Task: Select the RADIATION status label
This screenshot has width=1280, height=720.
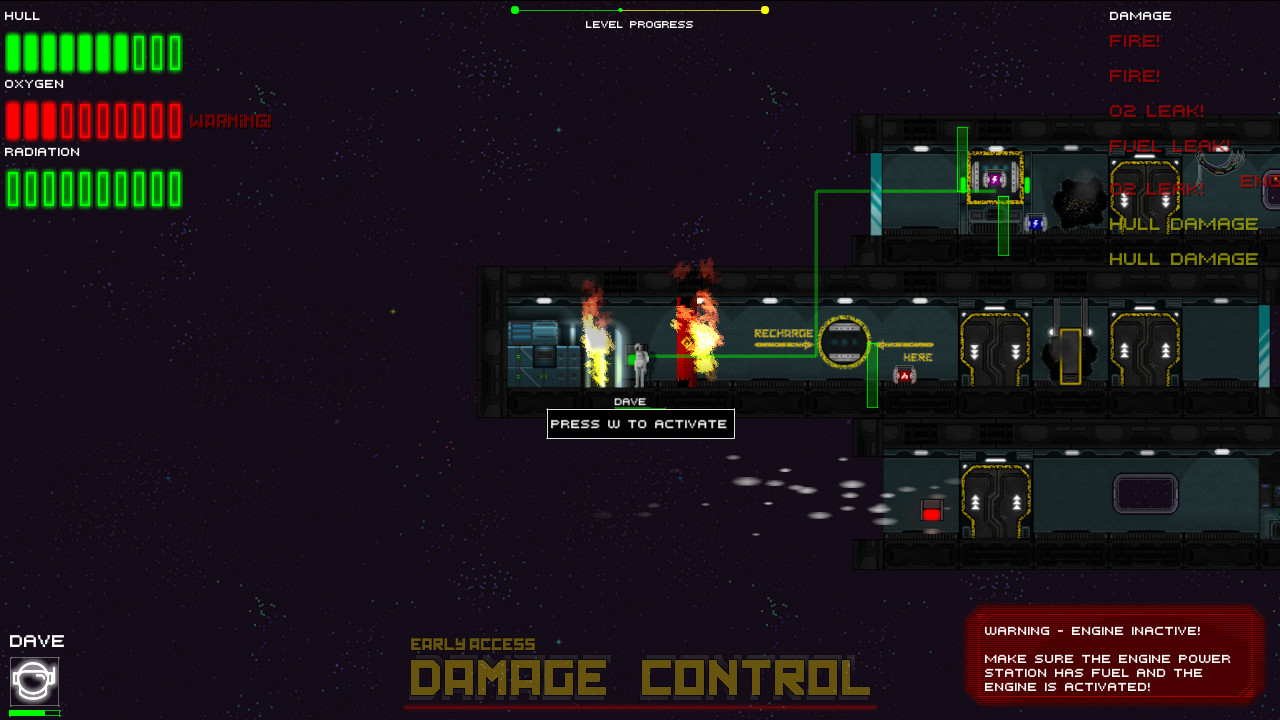Action: [x=42, y=151]
